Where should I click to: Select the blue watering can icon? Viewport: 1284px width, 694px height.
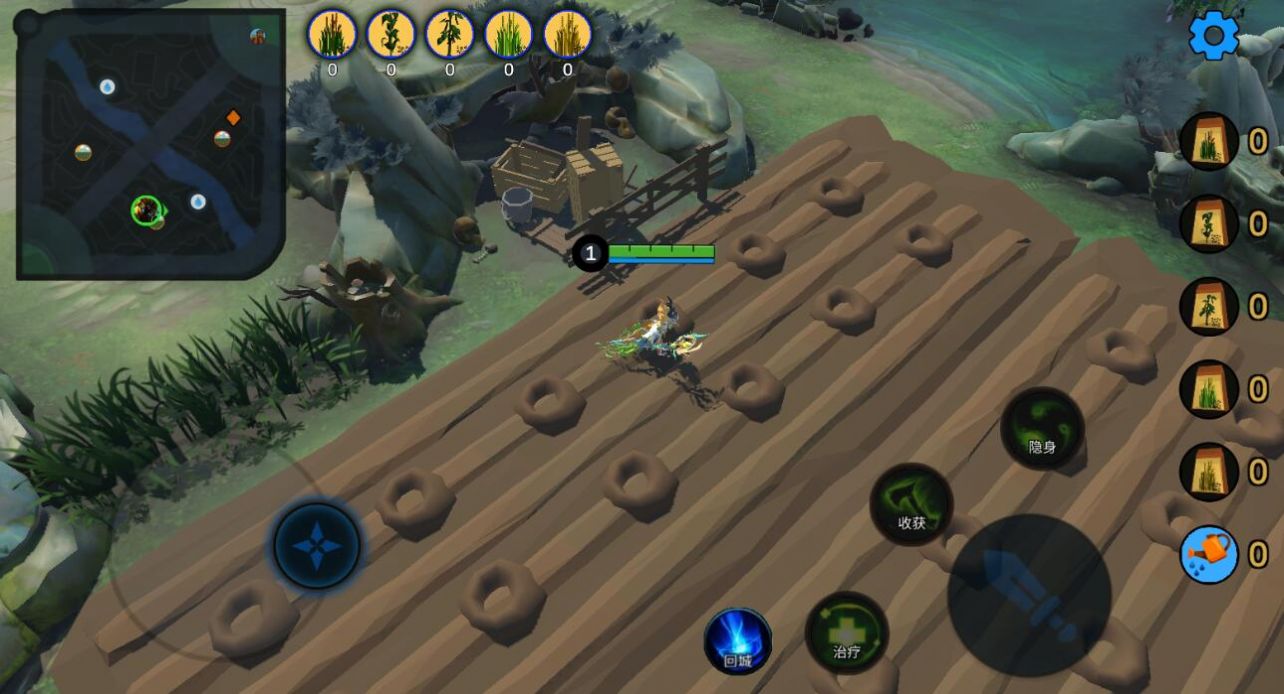1209,555
